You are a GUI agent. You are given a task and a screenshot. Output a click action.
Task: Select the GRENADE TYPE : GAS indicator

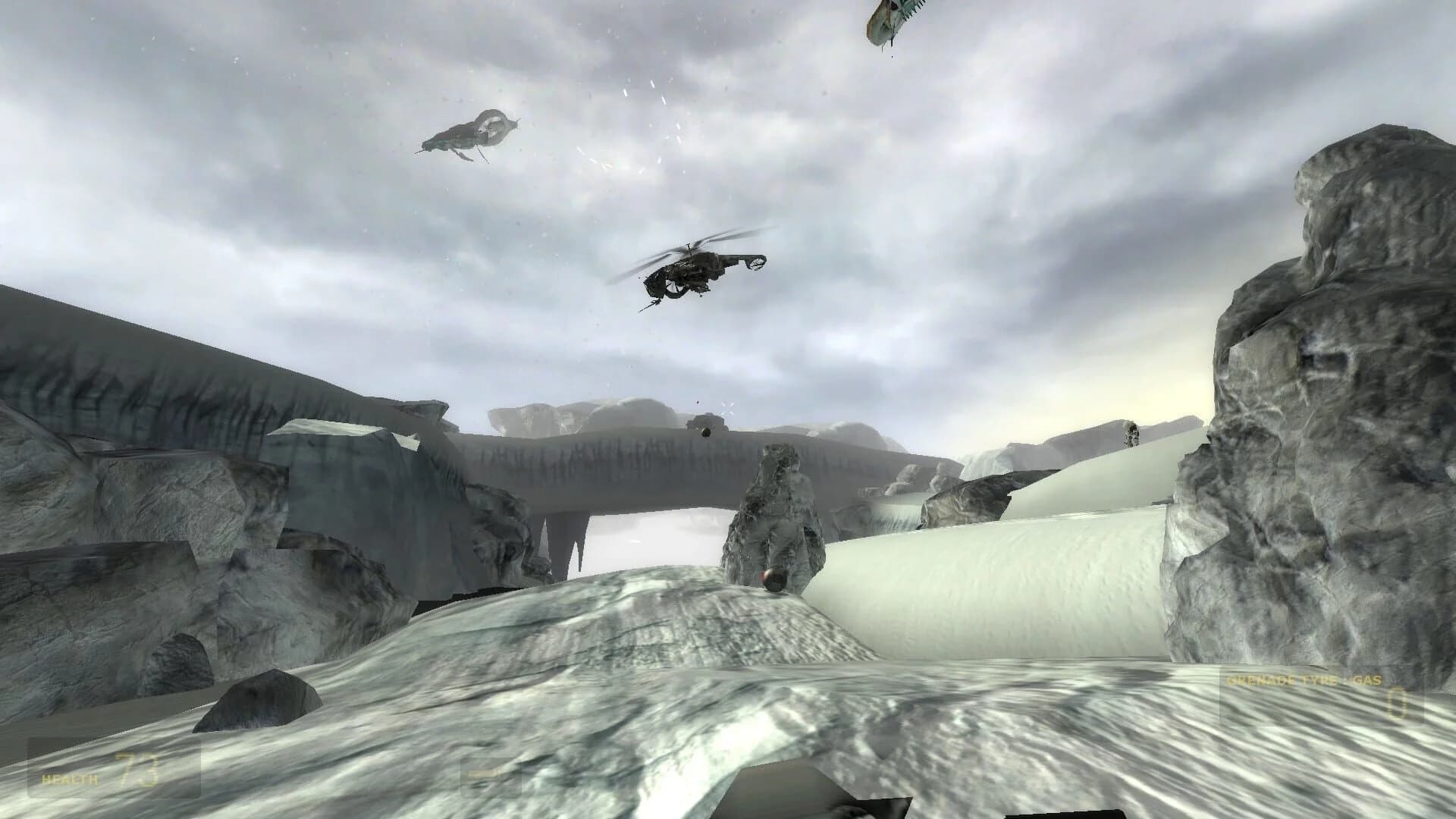[1304, 681]
